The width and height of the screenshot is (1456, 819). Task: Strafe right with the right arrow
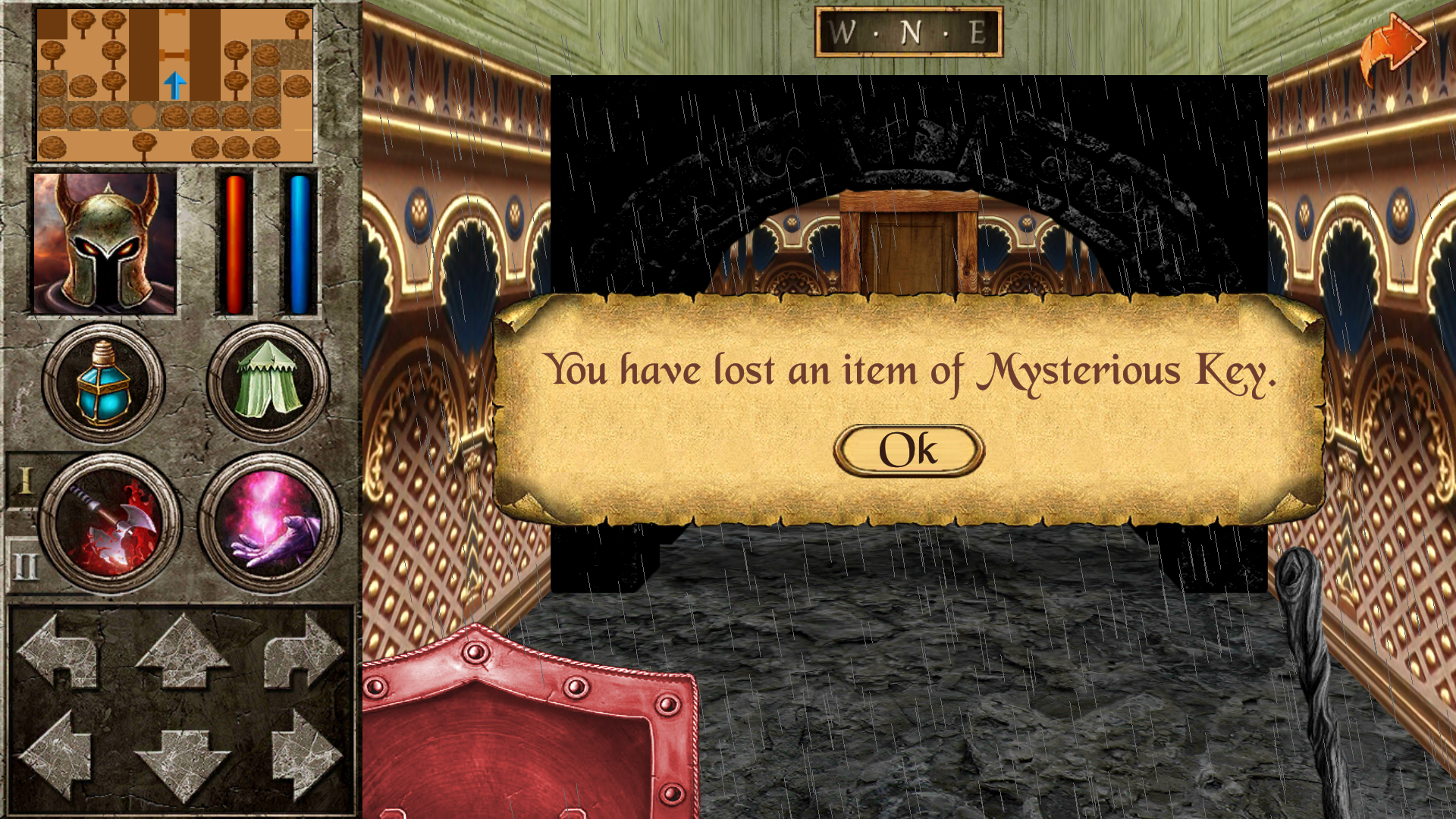[305, 755]
